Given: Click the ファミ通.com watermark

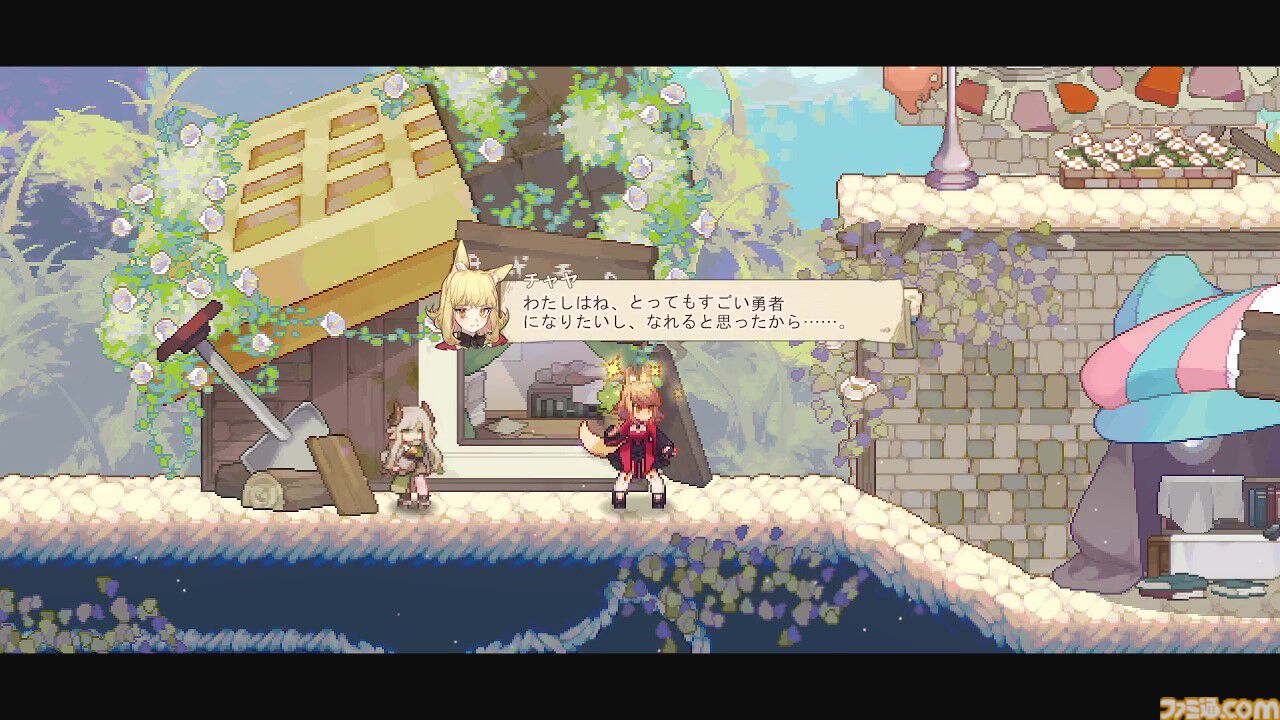Looking at the screenshot, I should click(x=1213, y=706).
